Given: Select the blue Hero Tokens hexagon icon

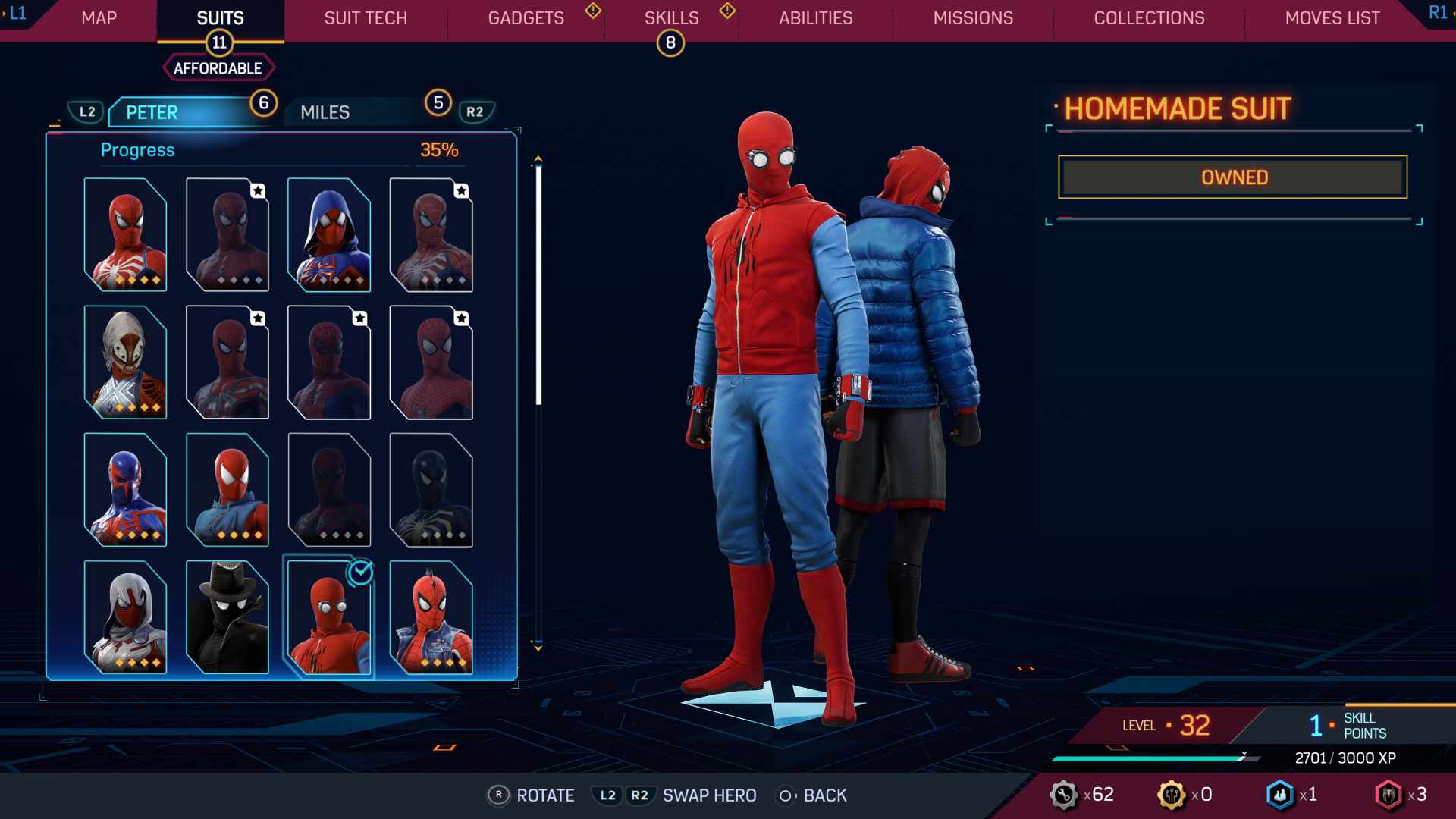Looking at the screenshot, I should (x=1280, y=795).
